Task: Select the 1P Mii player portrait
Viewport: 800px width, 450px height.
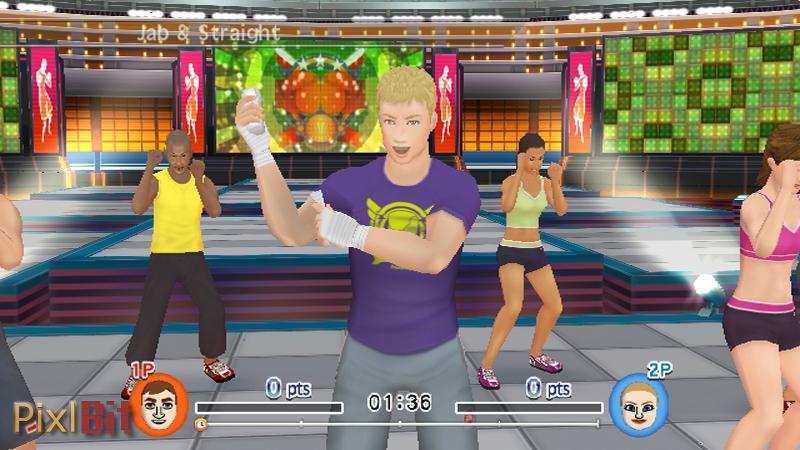Action: tap(159, 405)
